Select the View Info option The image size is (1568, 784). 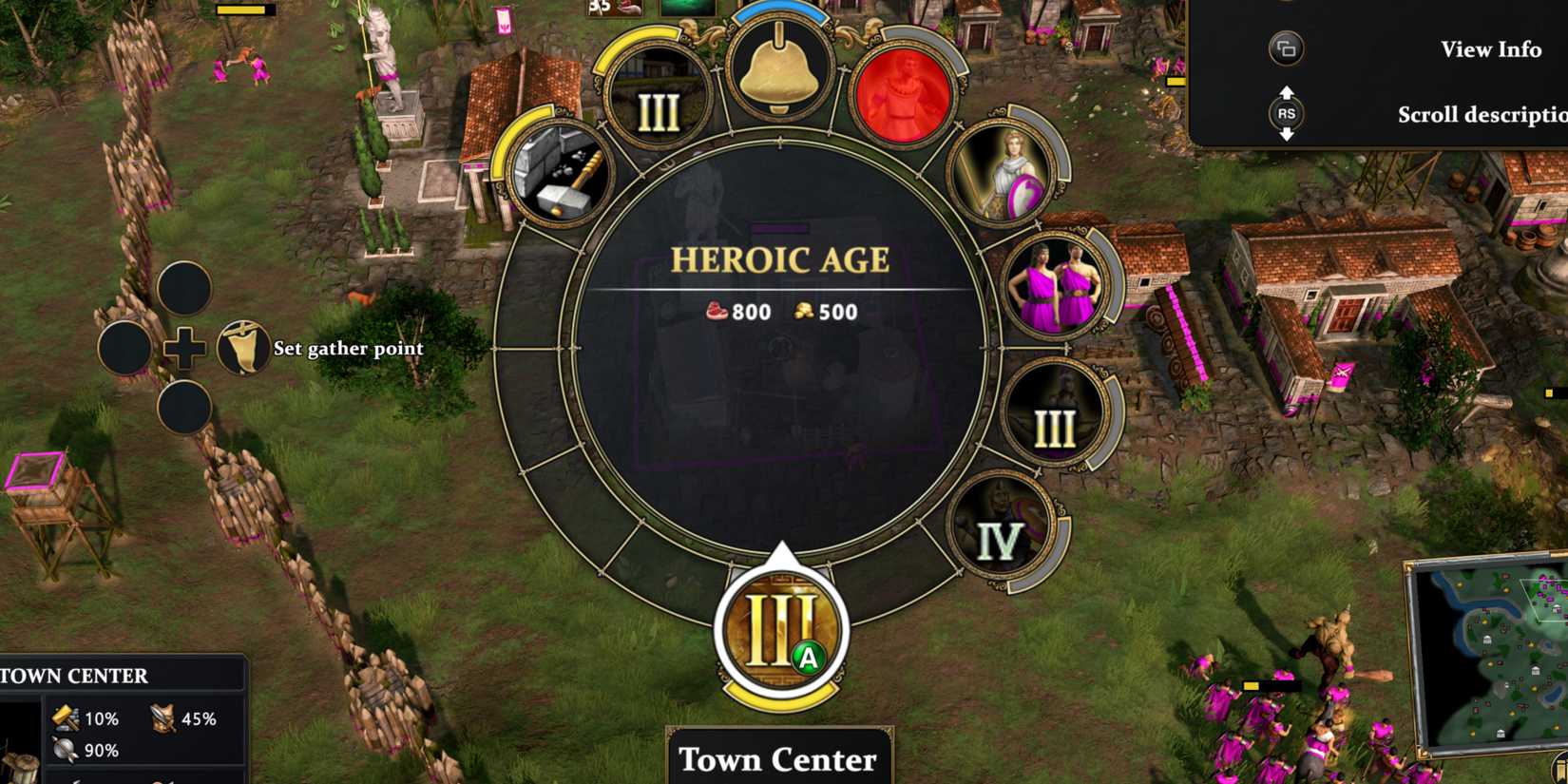click(x=1491, y=49)
